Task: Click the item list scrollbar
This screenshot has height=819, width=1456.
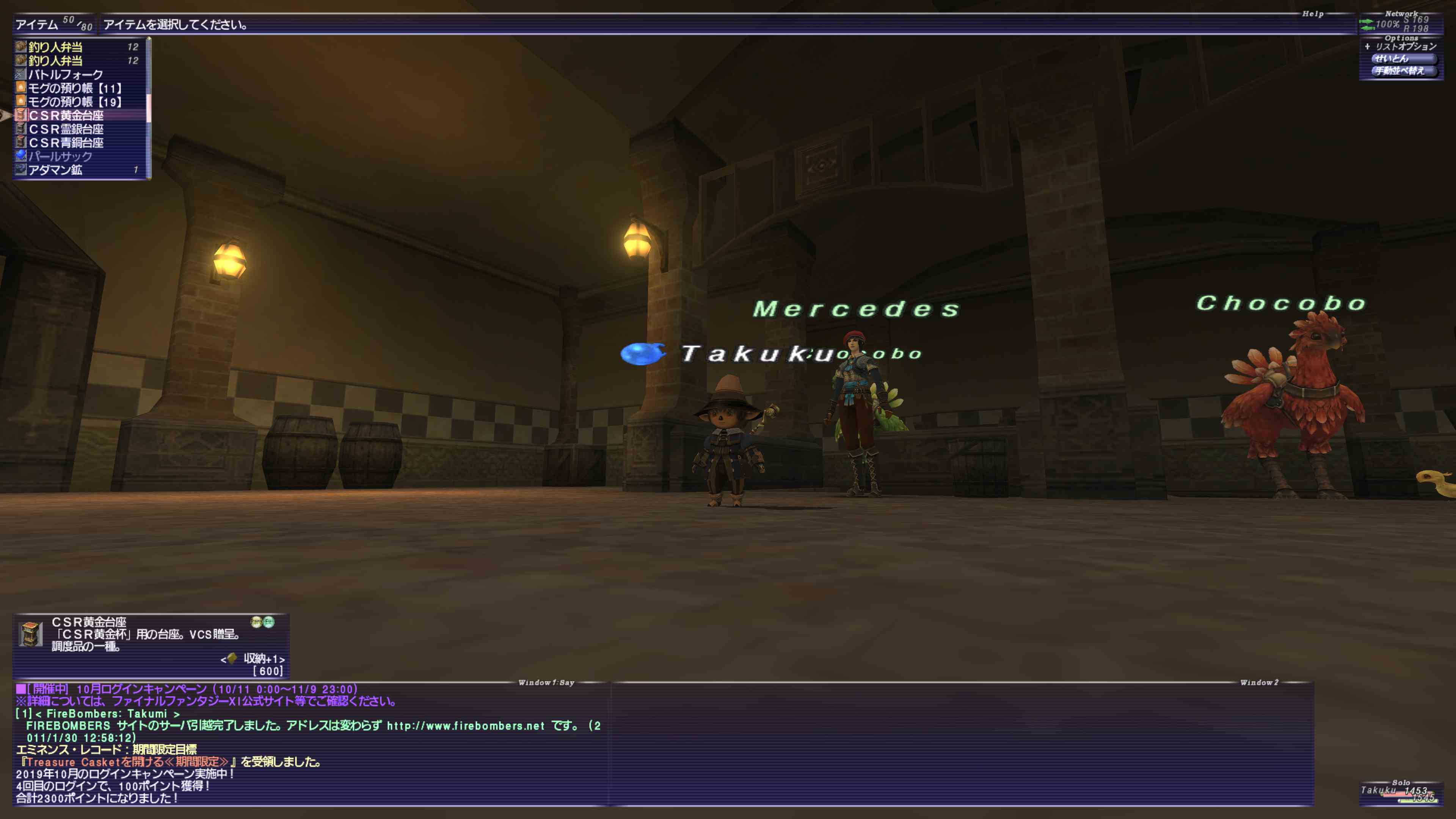Action: coord(149,107)
